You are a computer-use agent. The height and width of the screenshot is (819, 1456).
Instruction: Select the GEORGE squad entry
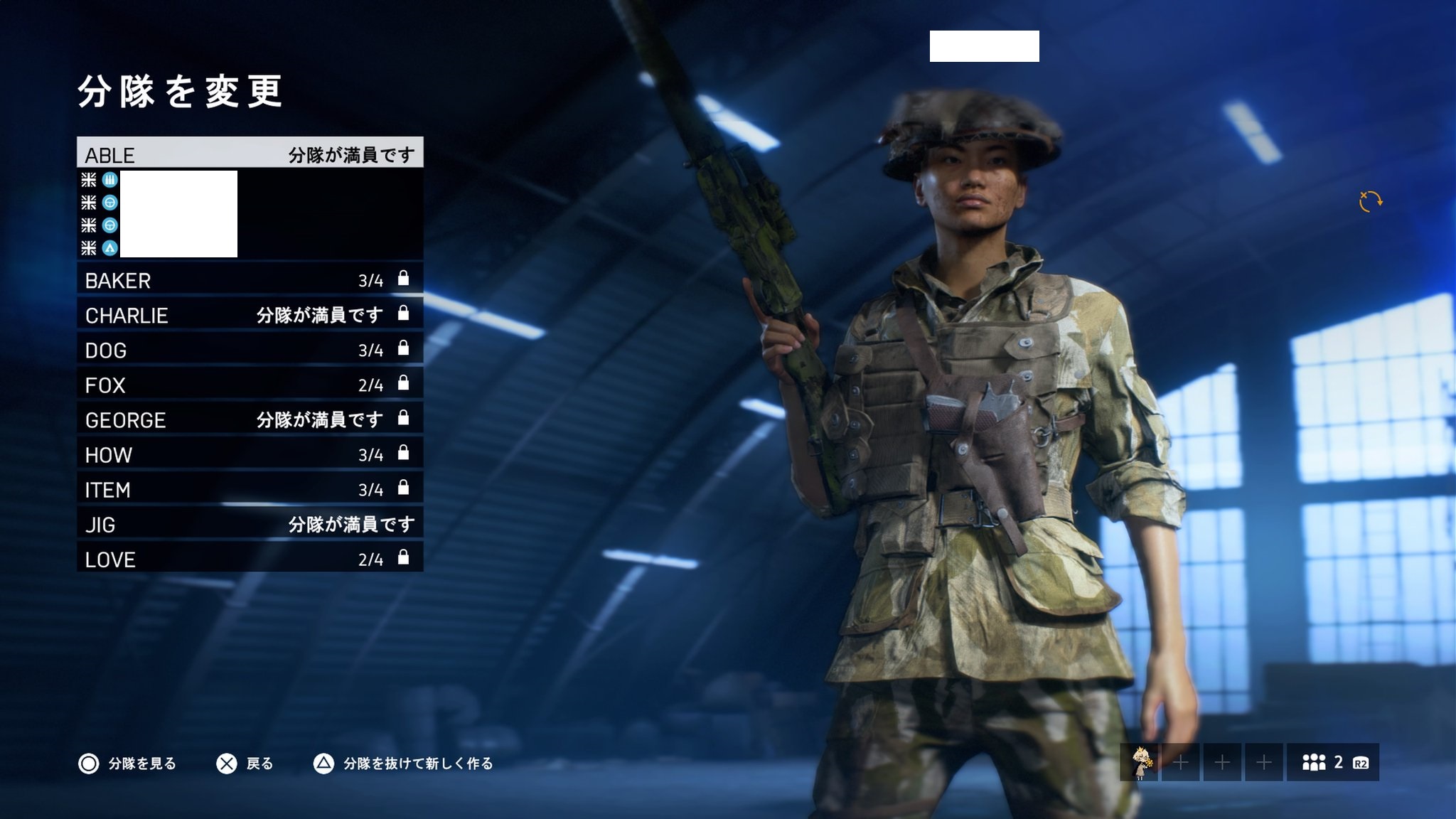[x=250, y=419]
